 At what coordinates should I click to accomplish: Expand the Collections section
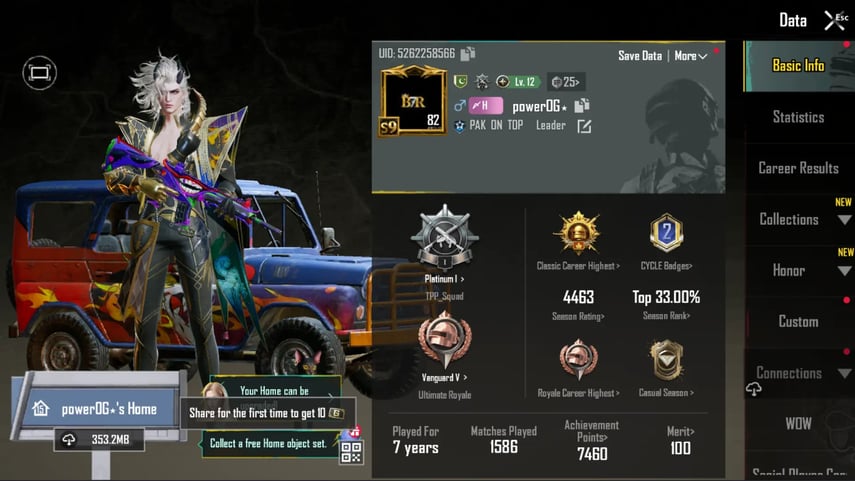pos(798,219)
